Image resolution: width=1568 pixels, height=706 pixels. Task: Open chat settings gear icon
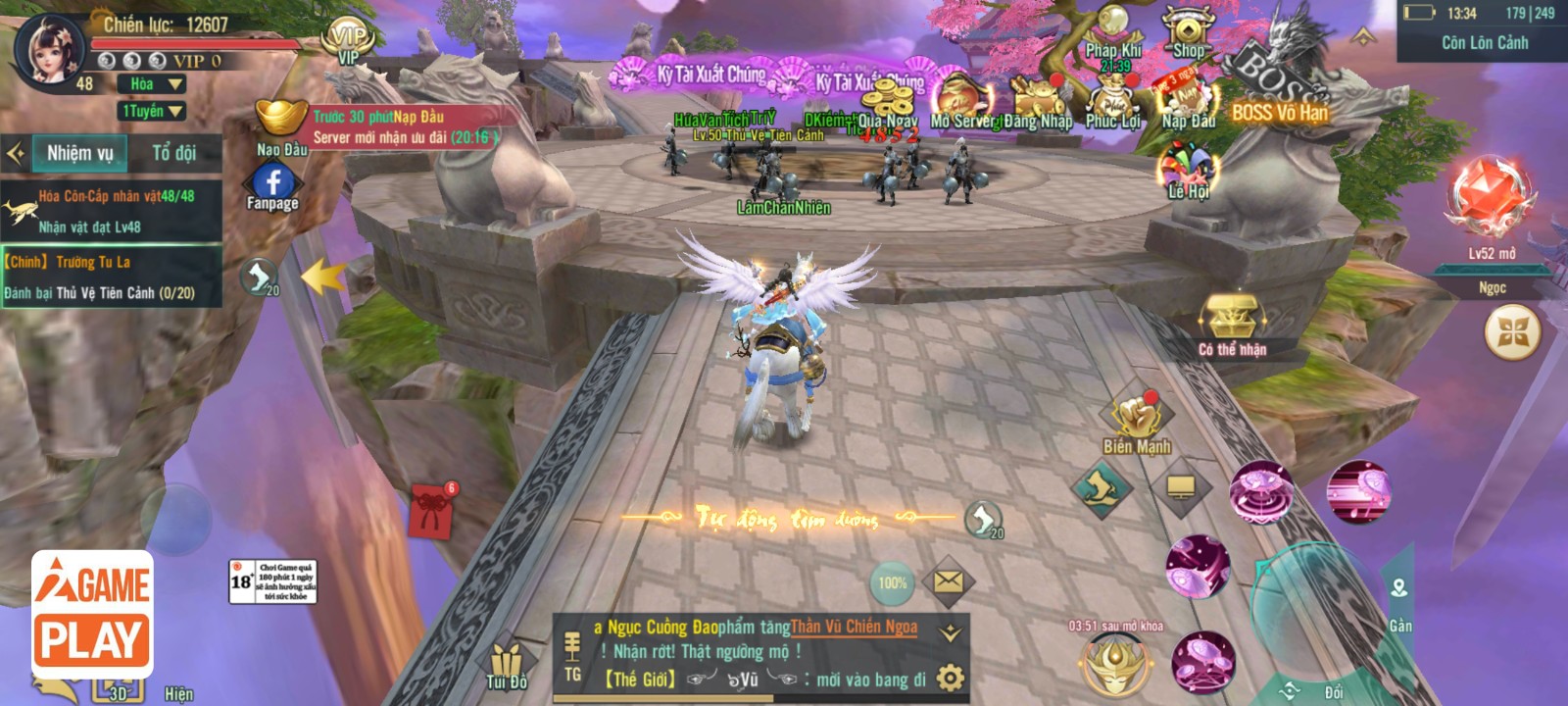(x=950, y=678)
